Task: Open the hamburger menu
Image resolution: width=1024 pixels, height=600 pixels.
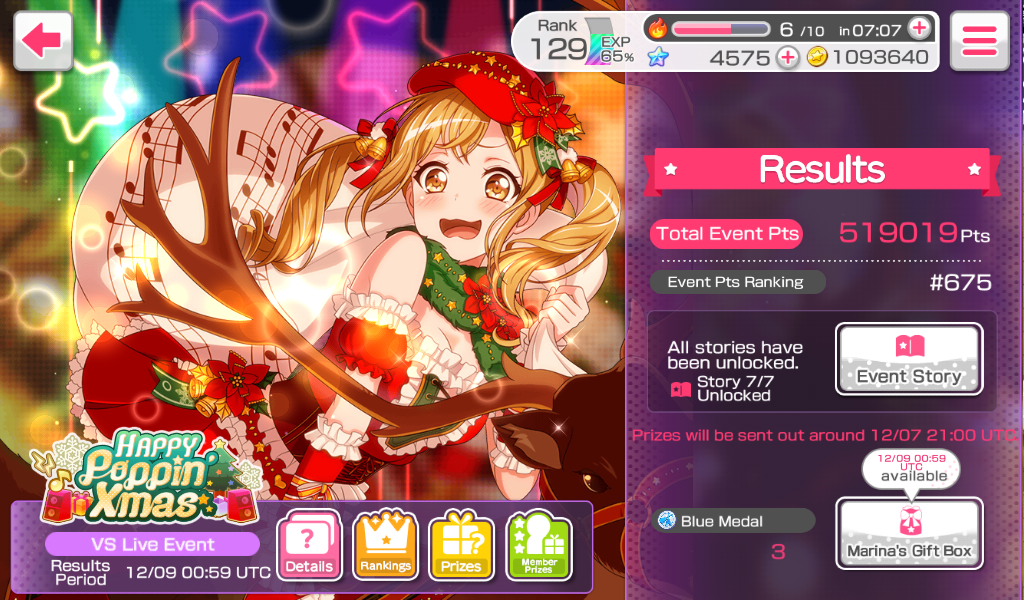Action: [978, 41]
